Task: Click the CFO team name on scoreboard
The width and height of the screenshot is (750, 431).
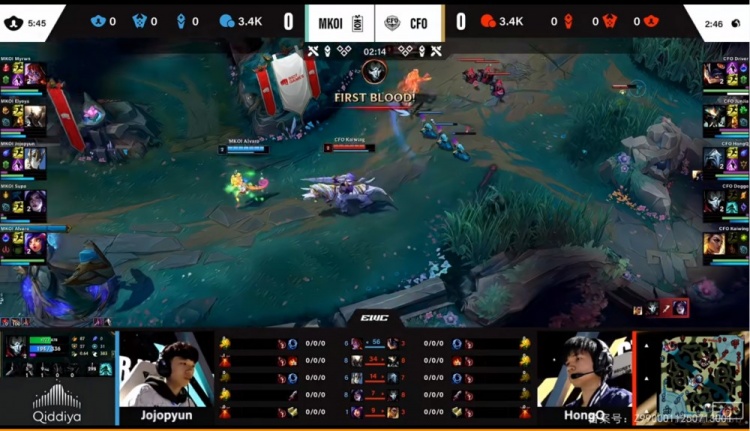Action: tap(419, 20)
